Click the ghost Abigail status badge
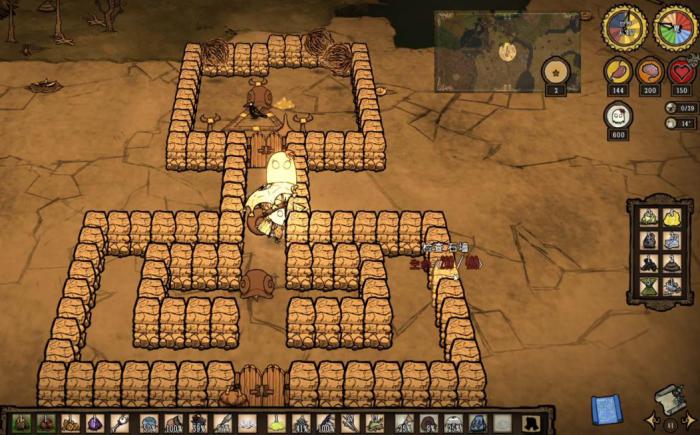Image resolution: width=700 pixels, height=435 pixels. [617, 117]
